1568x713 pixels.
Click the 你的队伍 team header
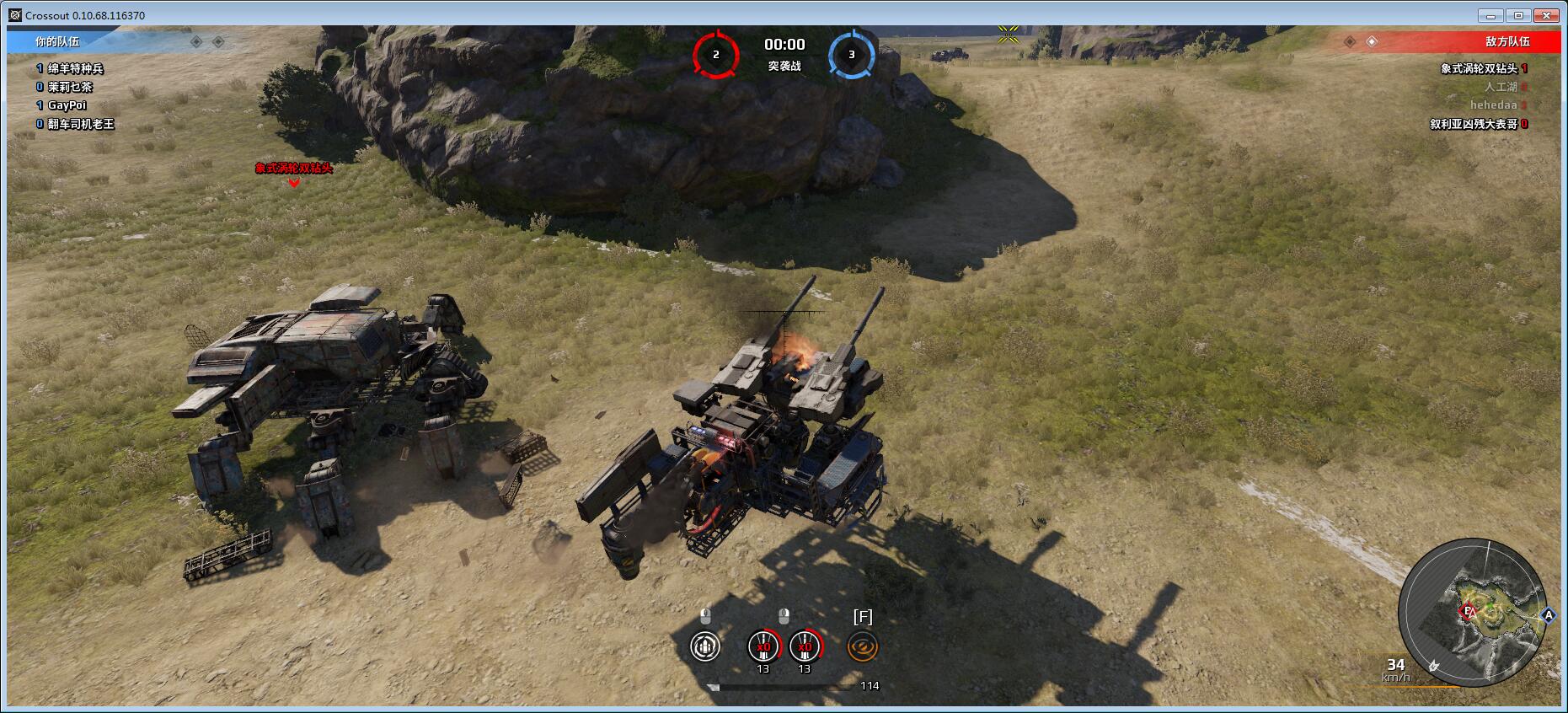(57, 41)
